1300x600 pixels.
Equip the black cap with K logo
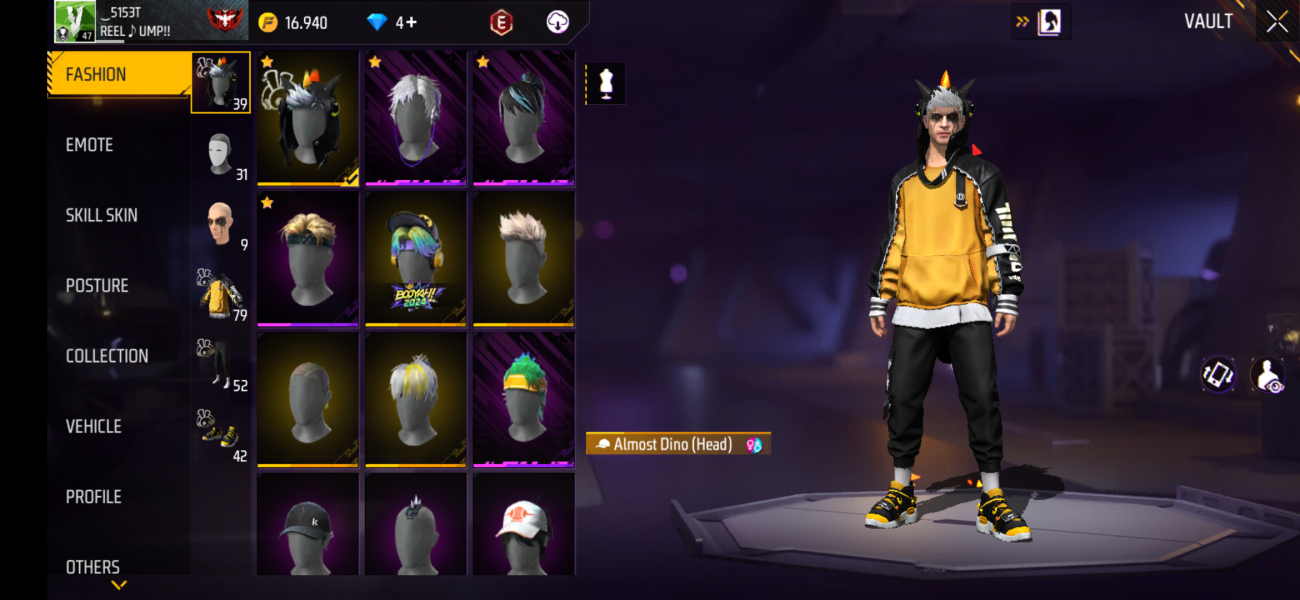[308, 523]
